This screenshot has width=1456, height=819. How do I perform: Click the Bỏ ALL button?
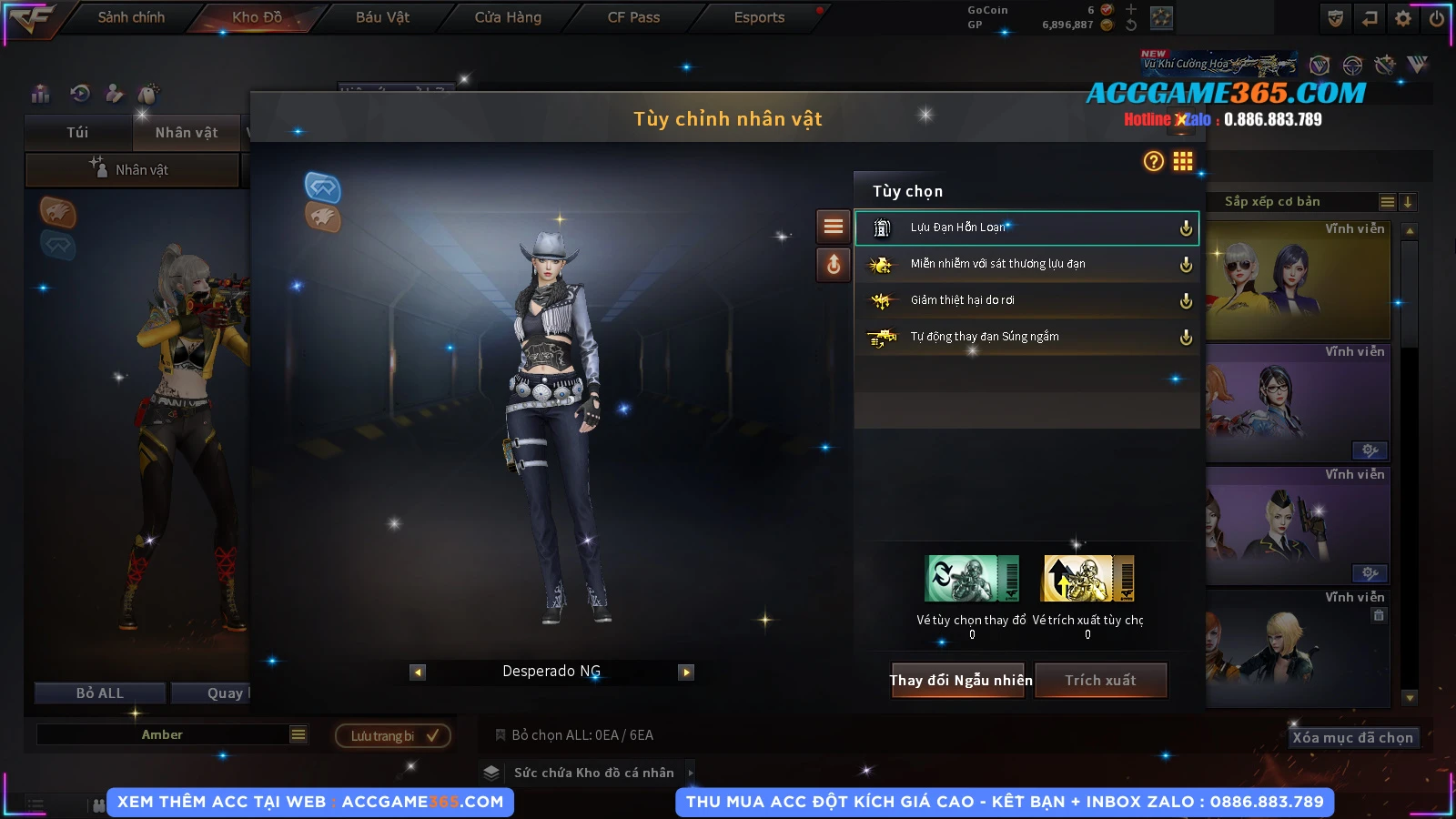click(x=100, y=693)
